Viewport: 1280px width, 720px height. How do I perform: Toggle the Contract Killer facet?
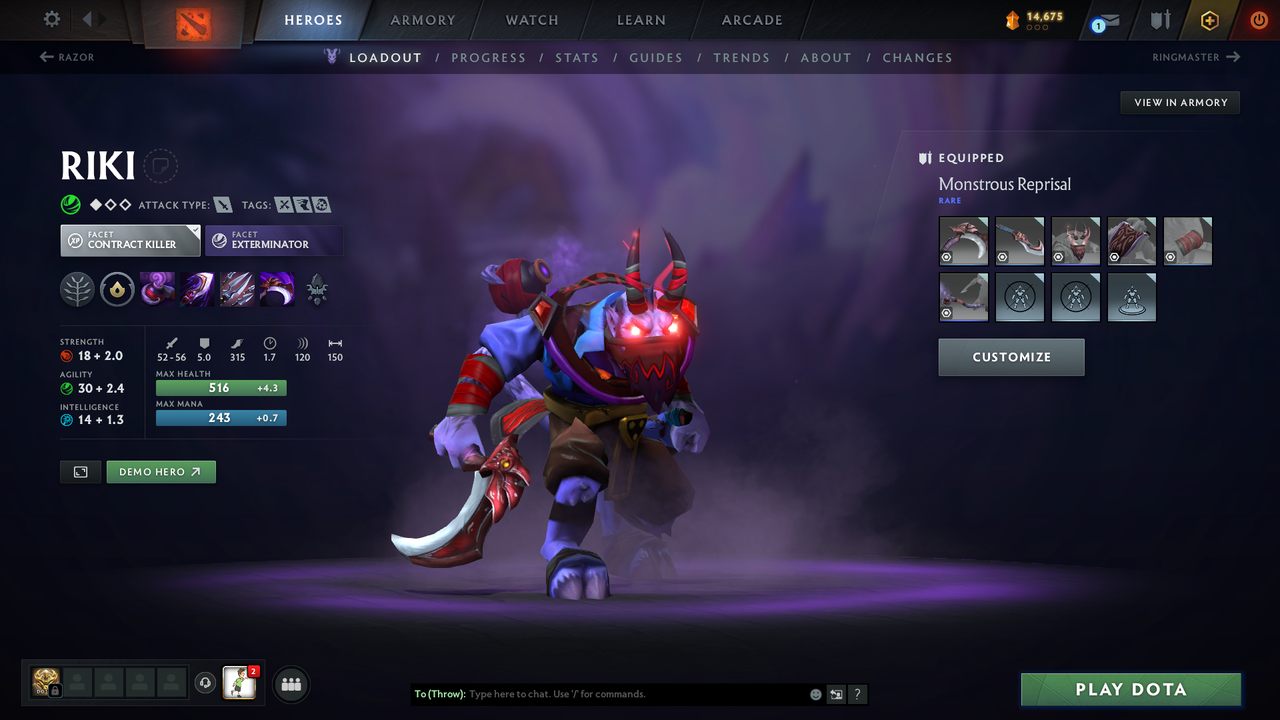click(x=130, y=240)
